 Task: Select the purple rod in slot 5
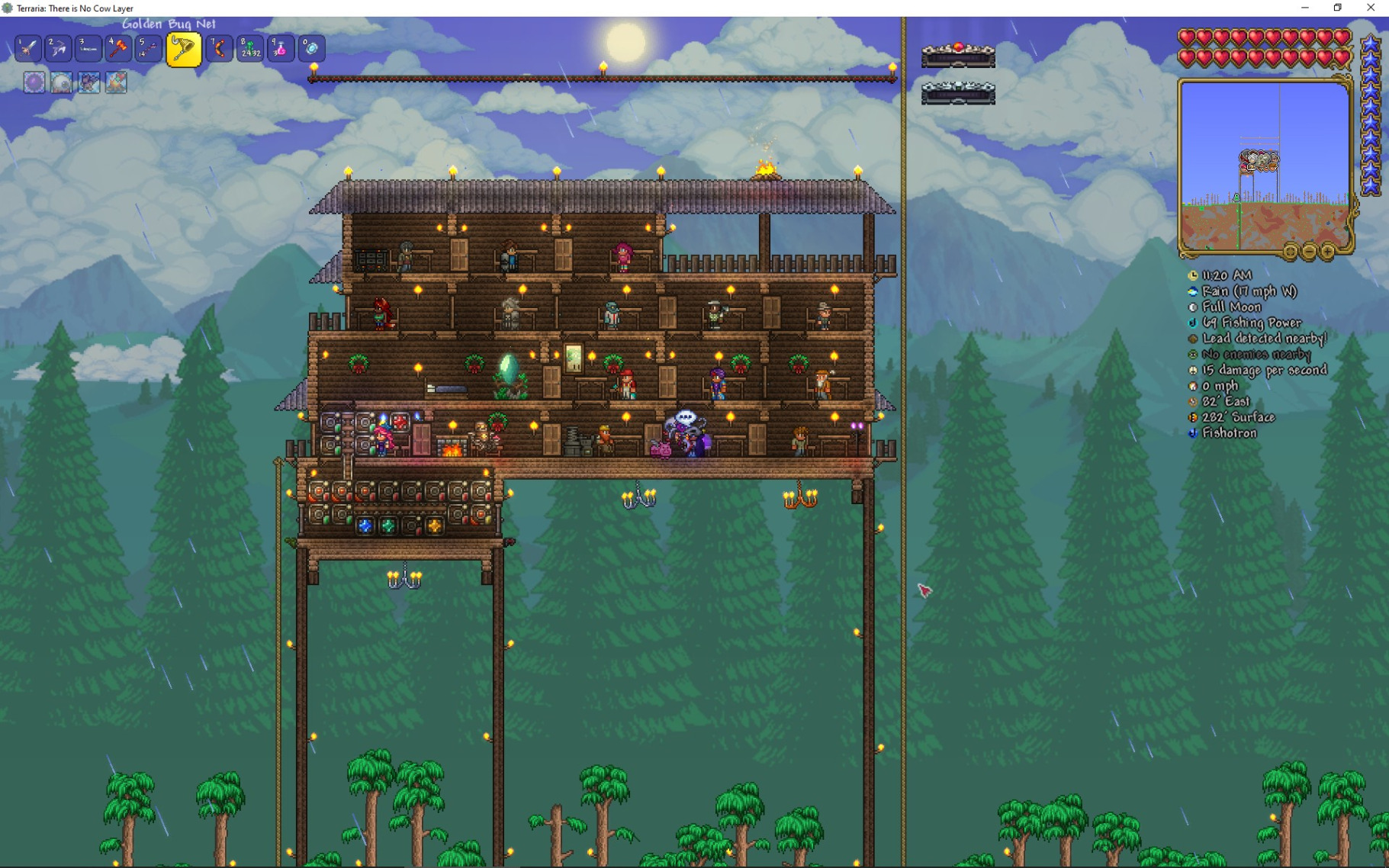[x=148, y=49]
